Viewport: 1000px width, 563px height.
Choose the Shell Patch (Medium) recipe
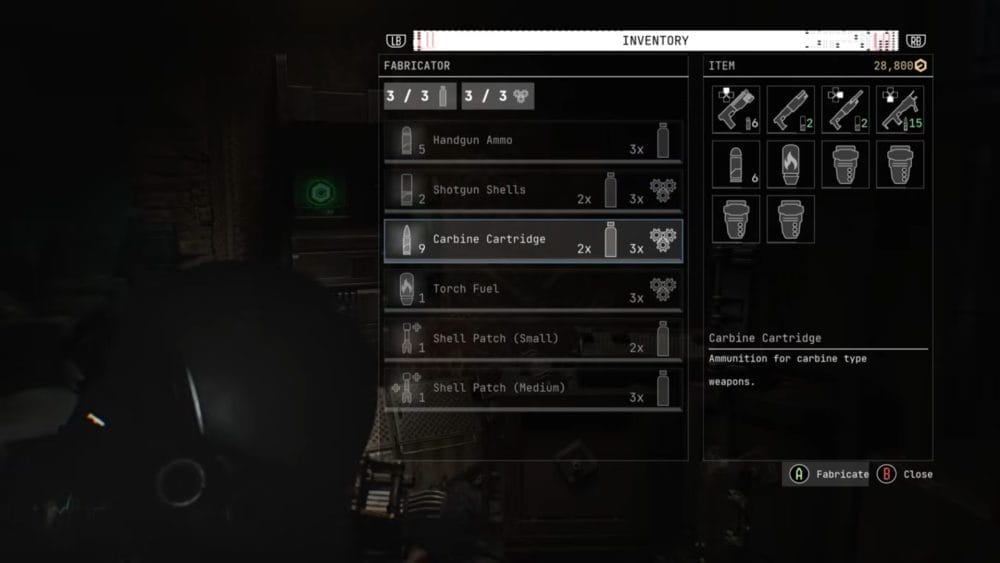coord(533,387)
